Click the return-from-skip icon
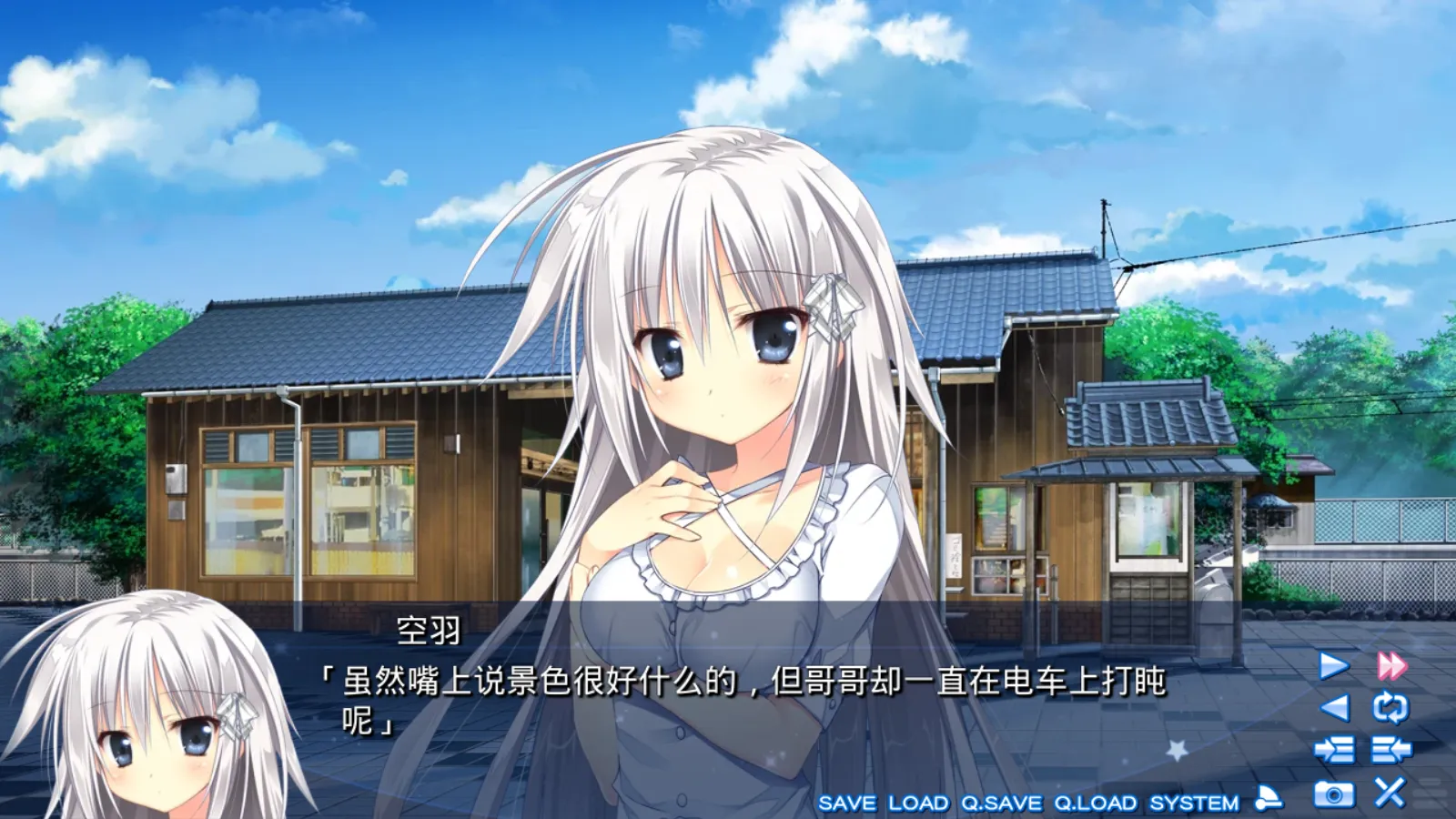Viewport: 1456px width, 819px height. [x=1390, y=749]
